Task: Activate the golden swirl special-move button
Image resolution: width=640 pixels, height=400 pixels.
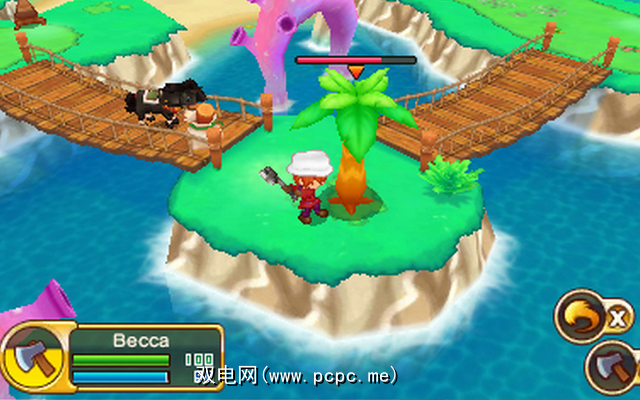Action: [x=583, y=315]
